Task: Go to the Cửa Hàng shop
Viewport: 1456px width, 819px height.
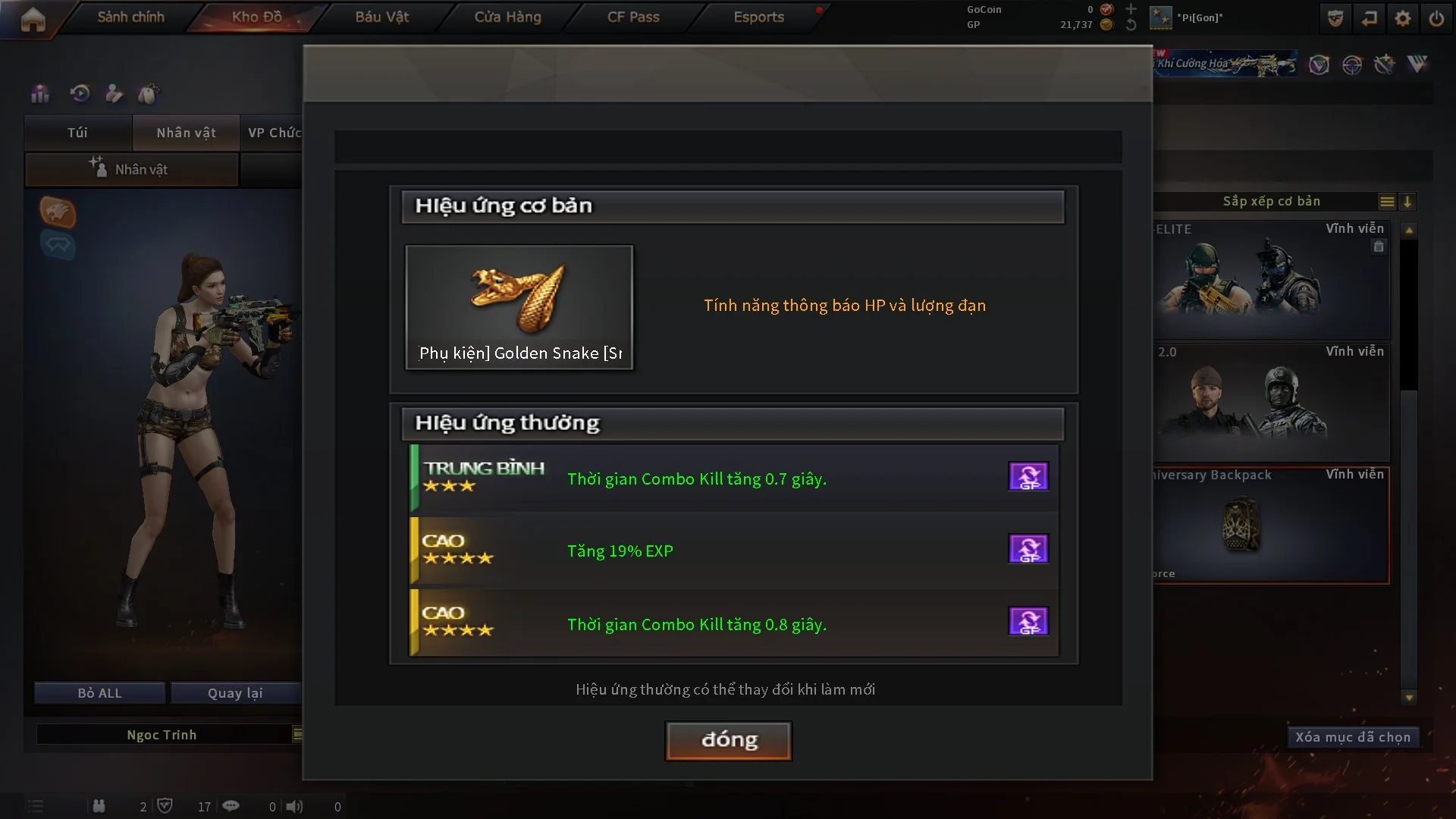Action: pos(507,17)
